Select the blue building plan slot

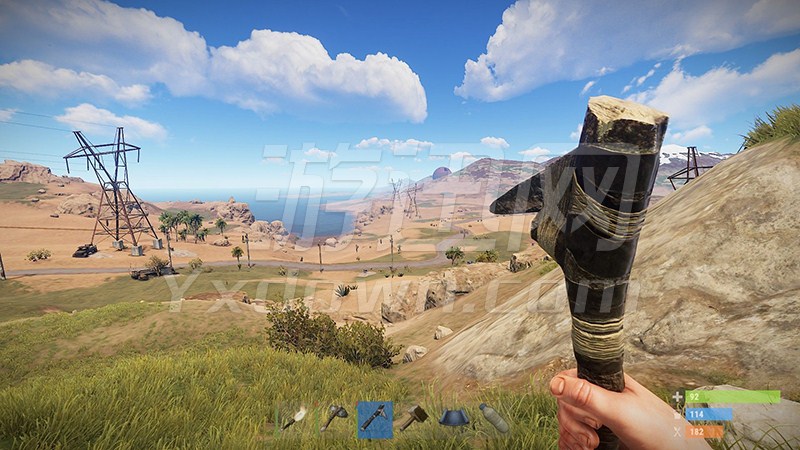[454, 418]
